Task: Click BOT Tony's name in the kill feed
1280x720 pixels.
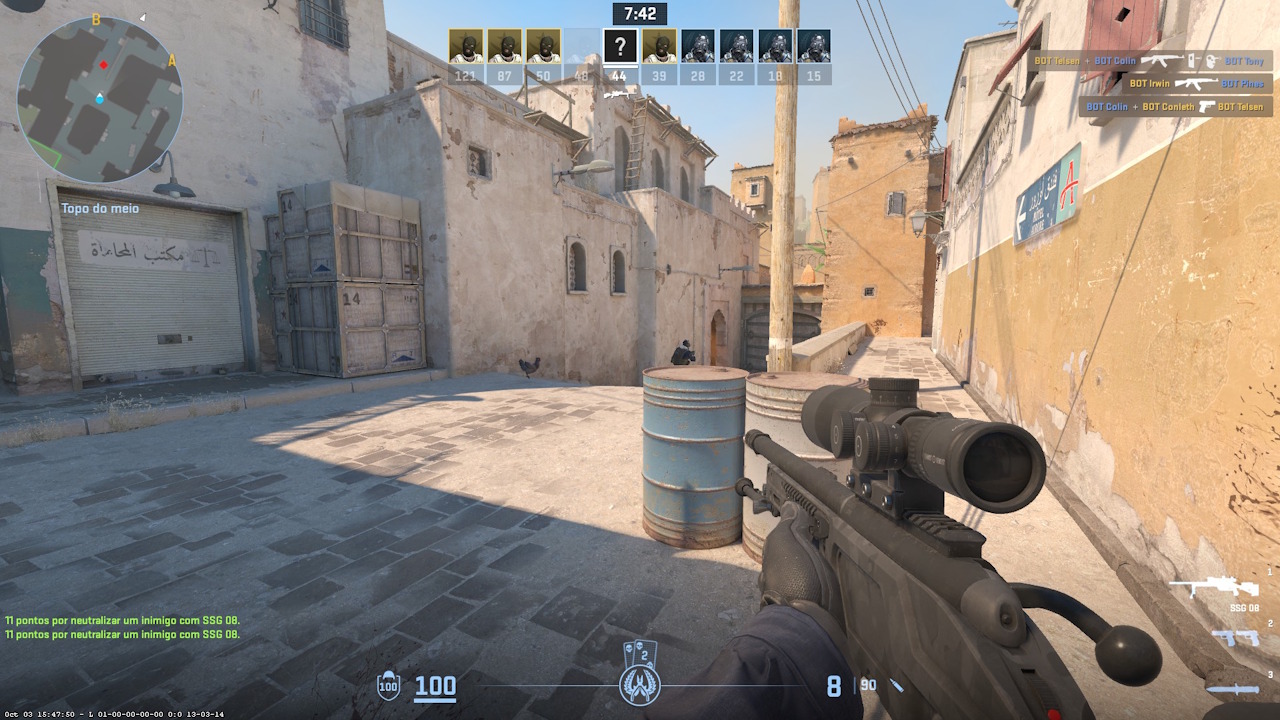Action: coord(1244,61)
